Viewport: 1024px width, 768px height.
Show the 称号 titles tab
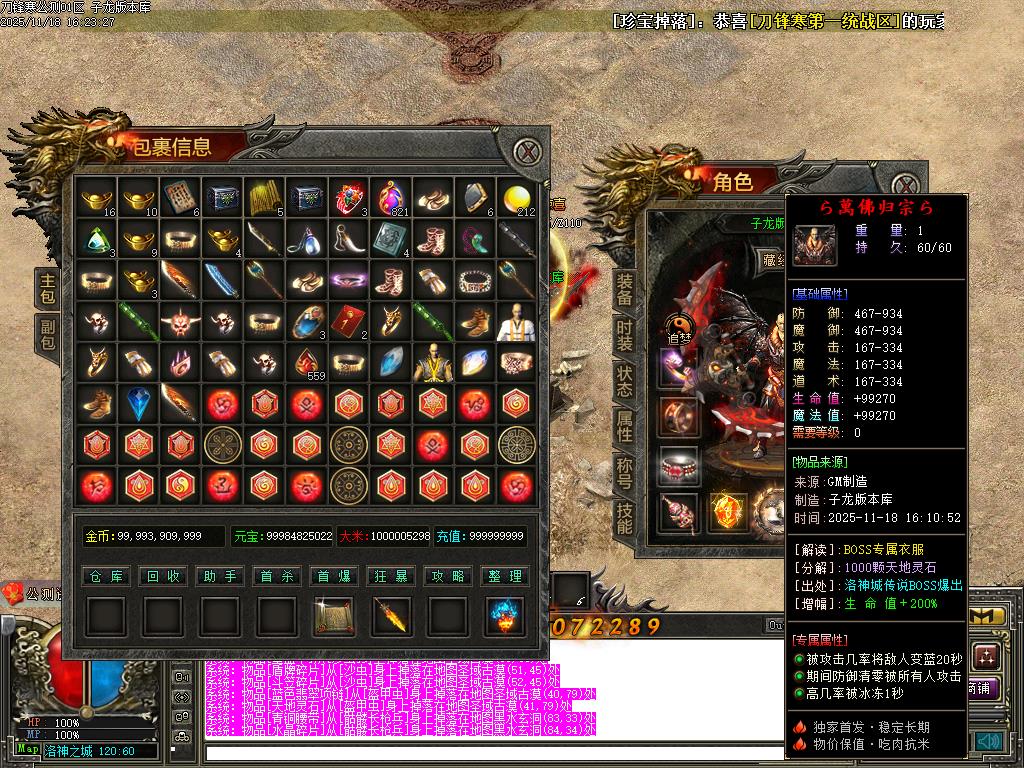(624, 473)
